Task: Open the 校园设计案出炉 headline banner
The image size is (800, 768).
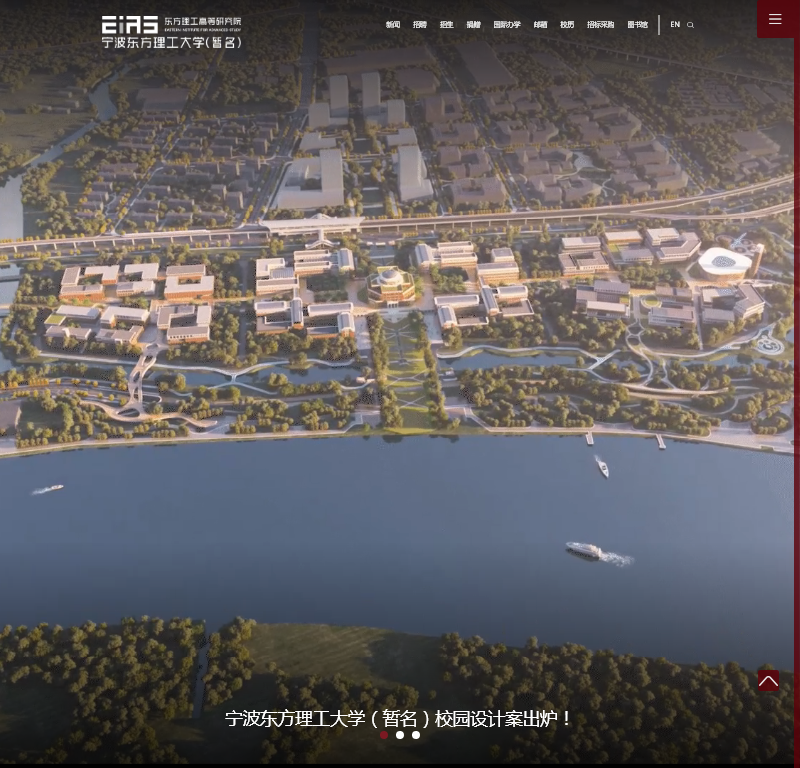Action: click(x=399, y=718)
